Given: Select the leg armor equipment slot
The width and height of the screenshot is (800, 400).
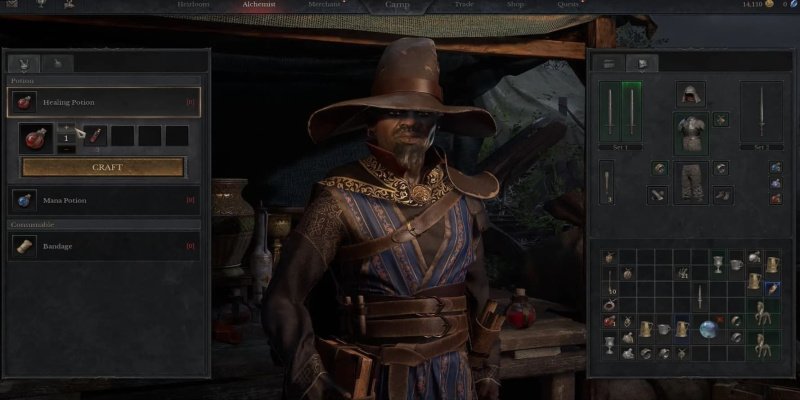Looking at the screenshot, I should (x=690, y=181).
